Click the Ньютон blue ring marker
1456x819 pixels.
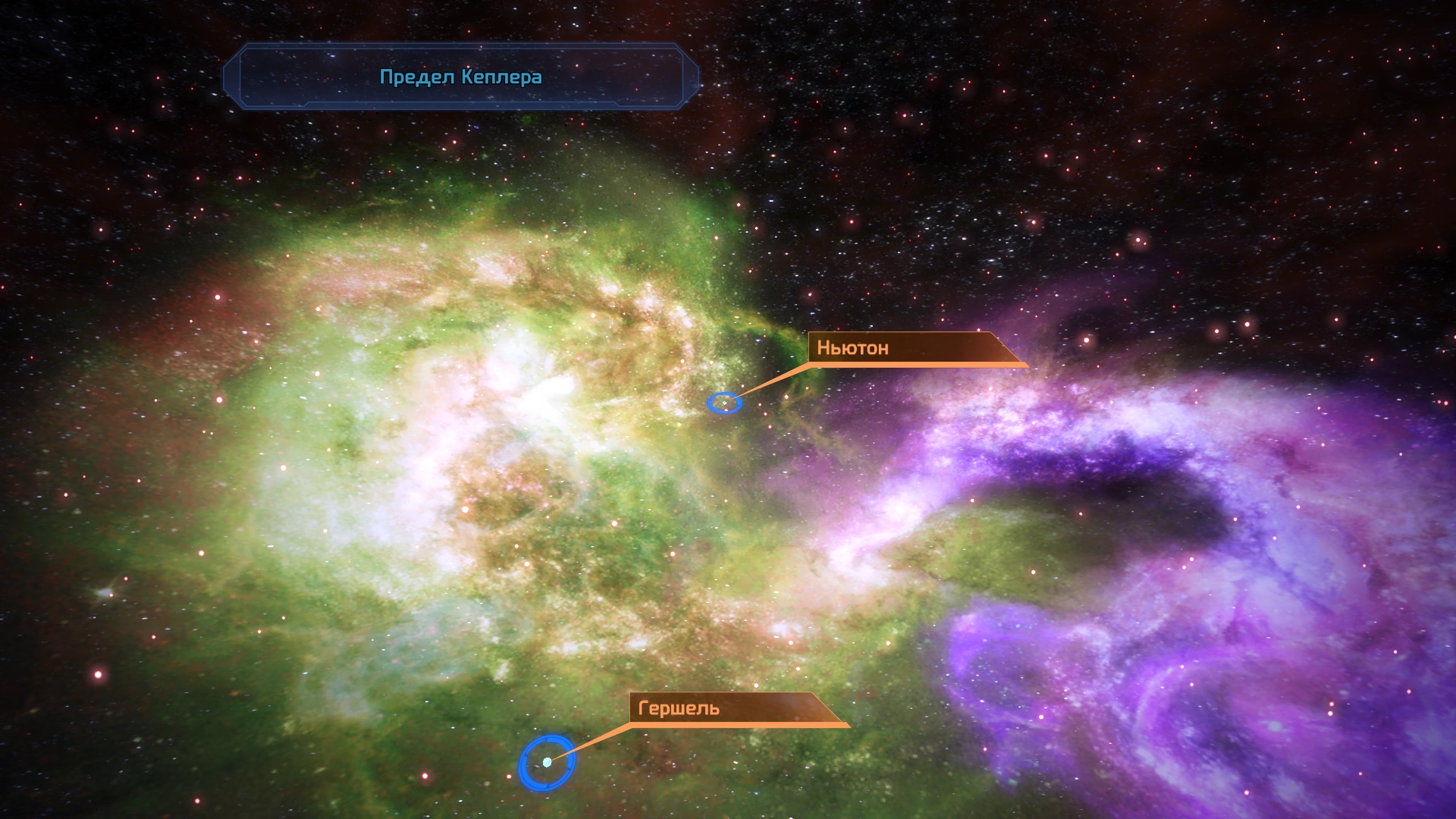pos(724,403)
